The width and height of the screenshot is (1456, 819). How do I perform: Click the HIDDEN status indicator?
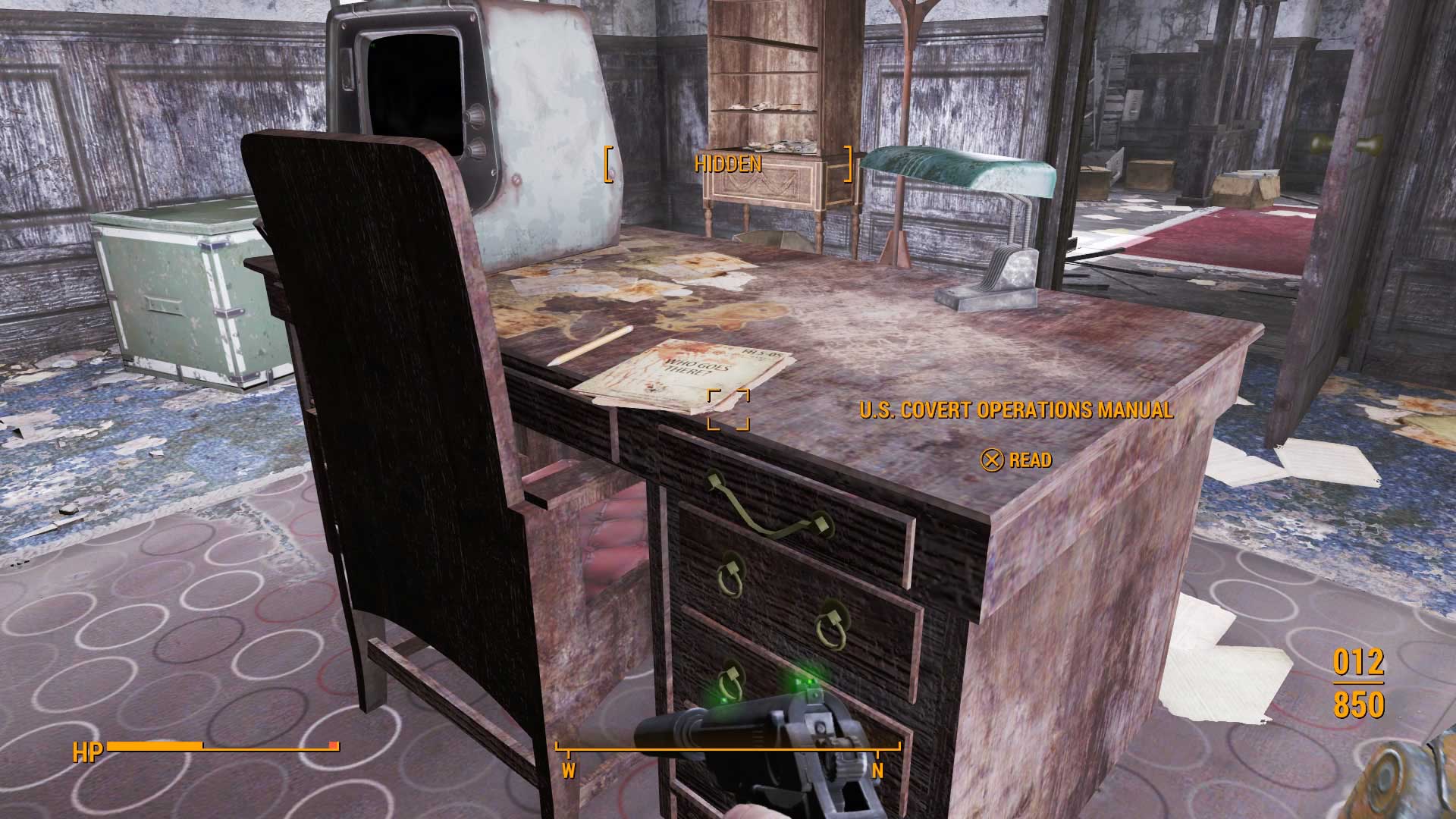point(729,162)
